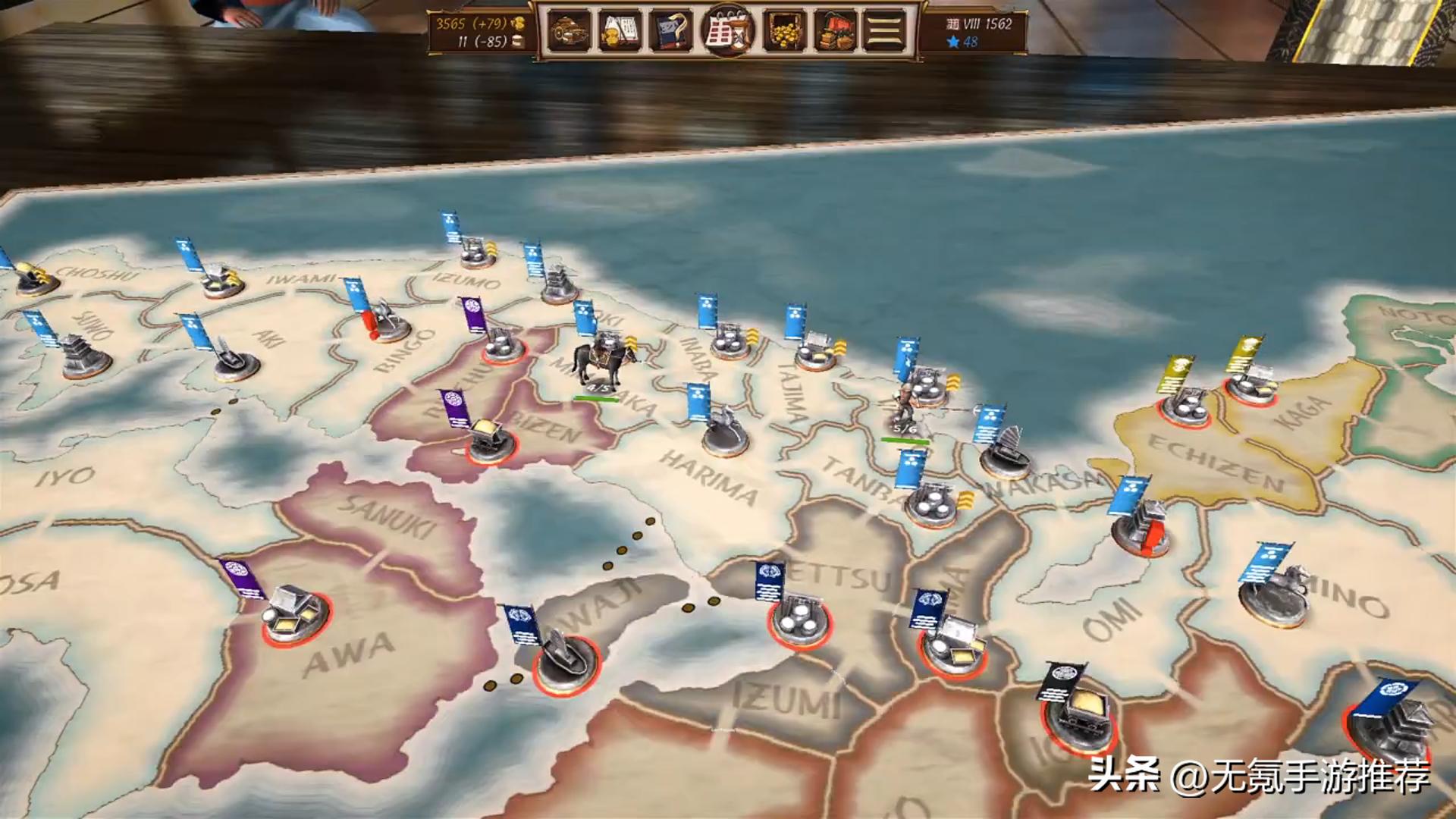This screenshot has height=819, width=1456.
Task: Open the gold treasure chest panel
Action: (x=785, y=32)
